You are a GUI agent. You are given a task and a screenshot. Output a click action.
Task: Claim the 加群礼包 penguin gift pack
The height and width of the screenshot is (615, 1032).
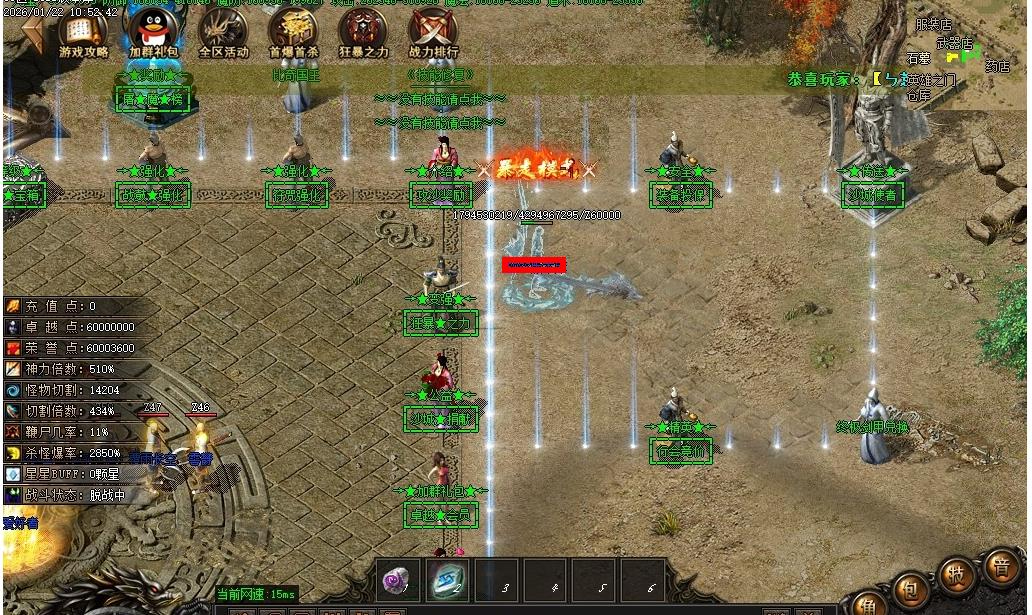pyautogui.click(x=153, y=33)
